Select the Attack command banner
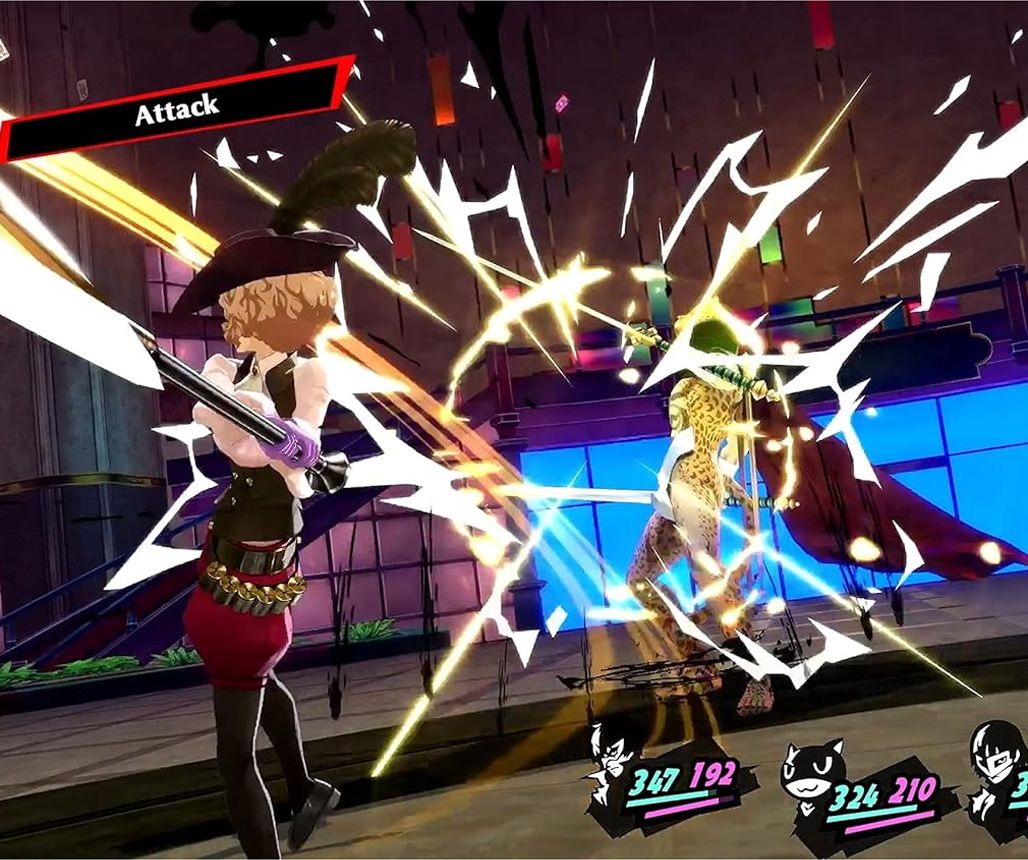The height and width of the screenshot is (860, 1028). point(176,110)
